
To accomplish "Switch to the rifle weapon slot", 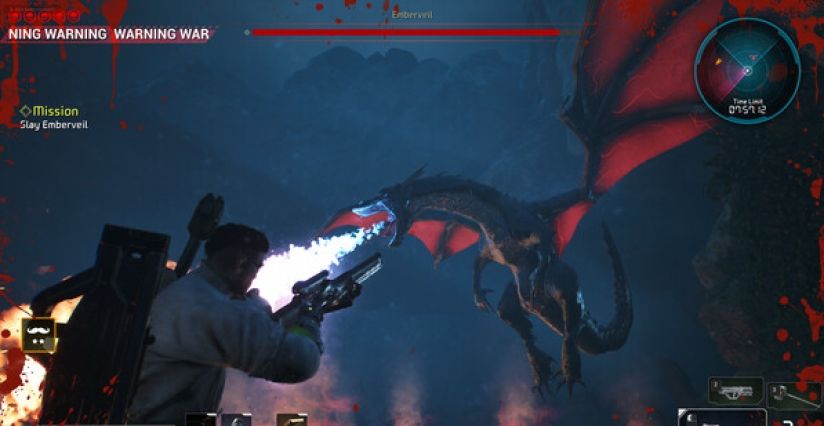I will (x=736, y=390).
